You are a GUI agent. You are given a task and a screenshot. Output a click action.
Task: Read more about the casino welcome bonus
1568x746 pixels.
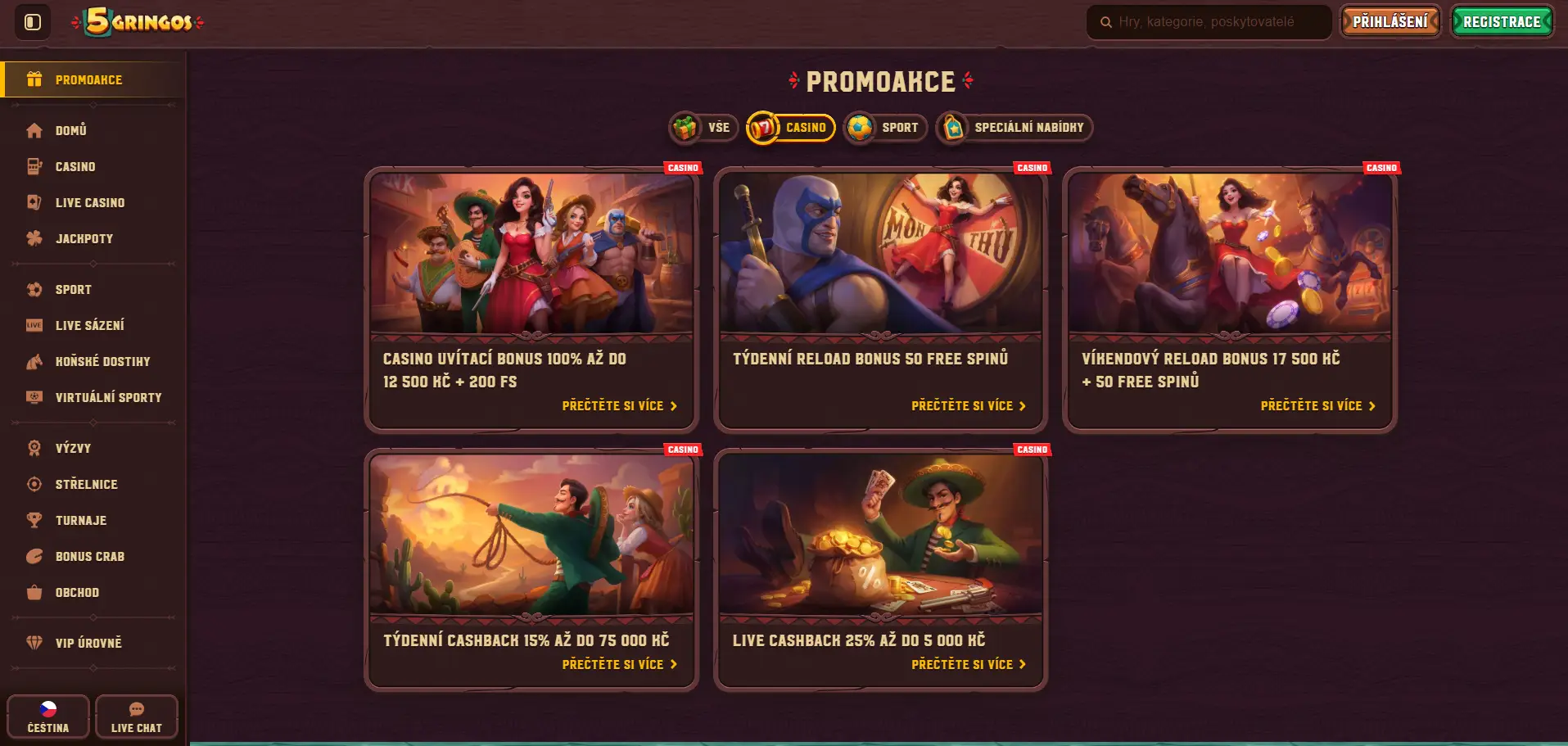coord(619,406)
